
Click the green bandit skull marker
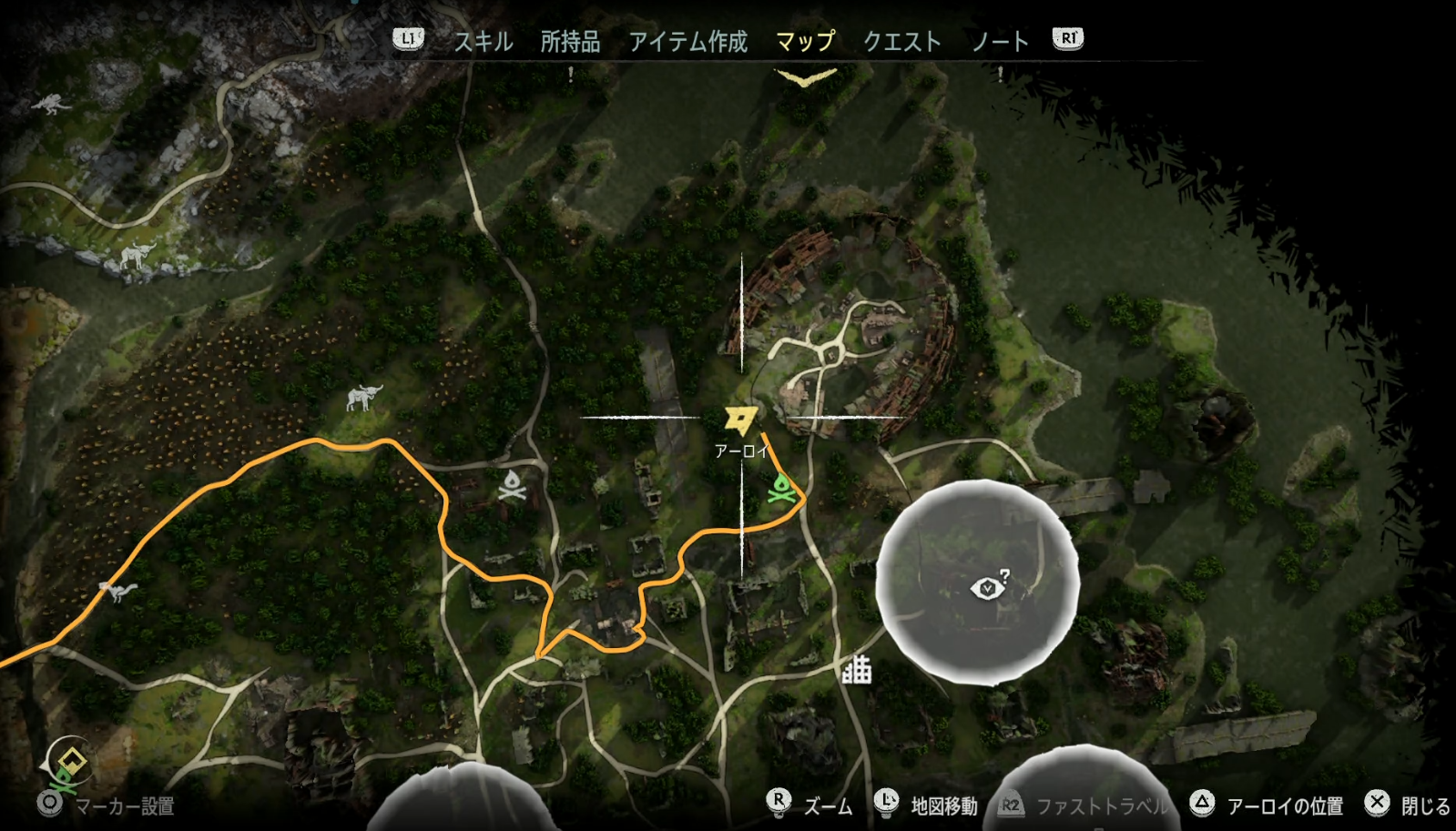click(780, 489)
